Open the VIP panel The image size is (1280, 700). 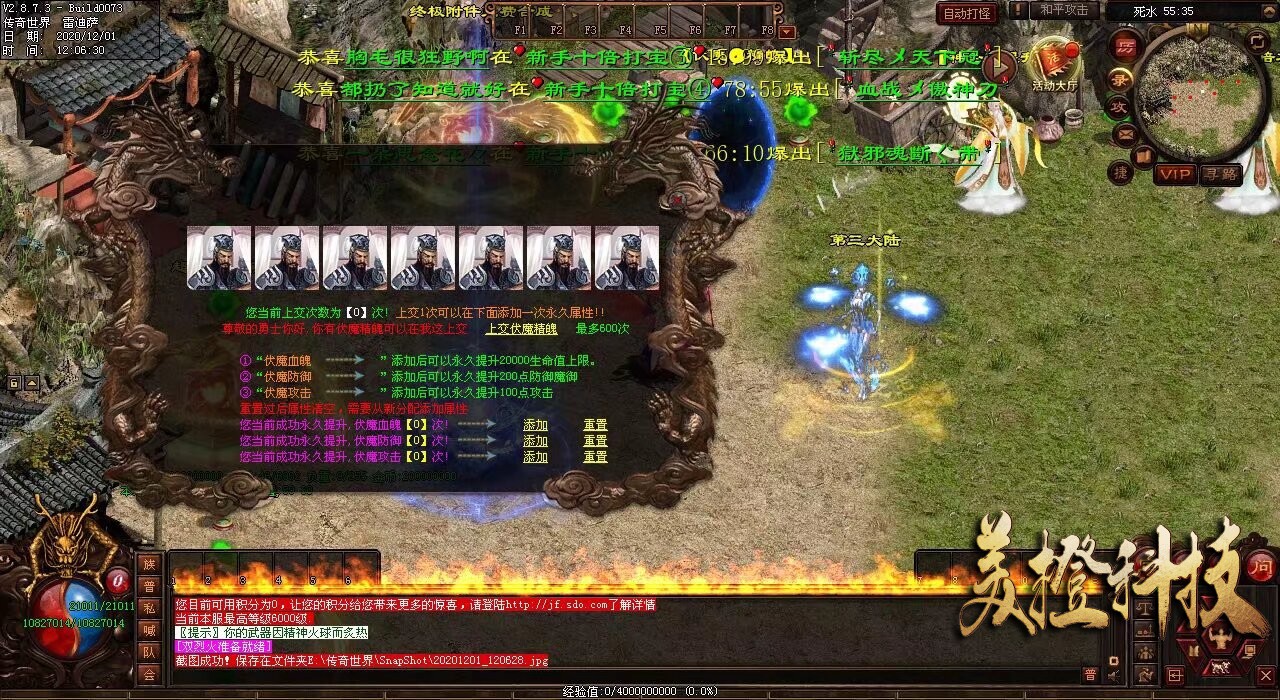point(1175,174)
